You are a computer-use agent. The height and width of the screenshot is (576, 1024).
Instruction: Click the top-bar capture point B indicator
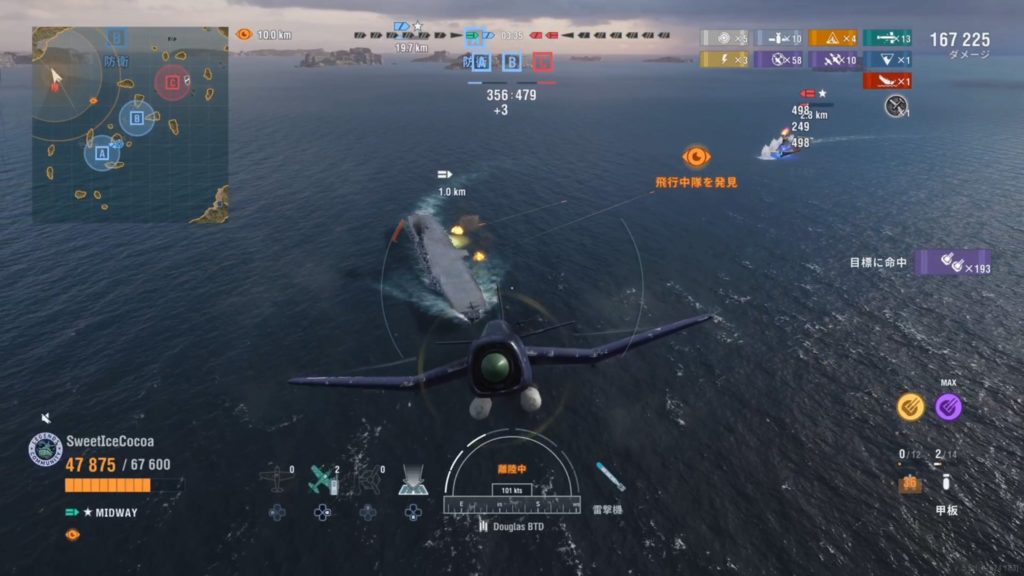tap(512, 62)
